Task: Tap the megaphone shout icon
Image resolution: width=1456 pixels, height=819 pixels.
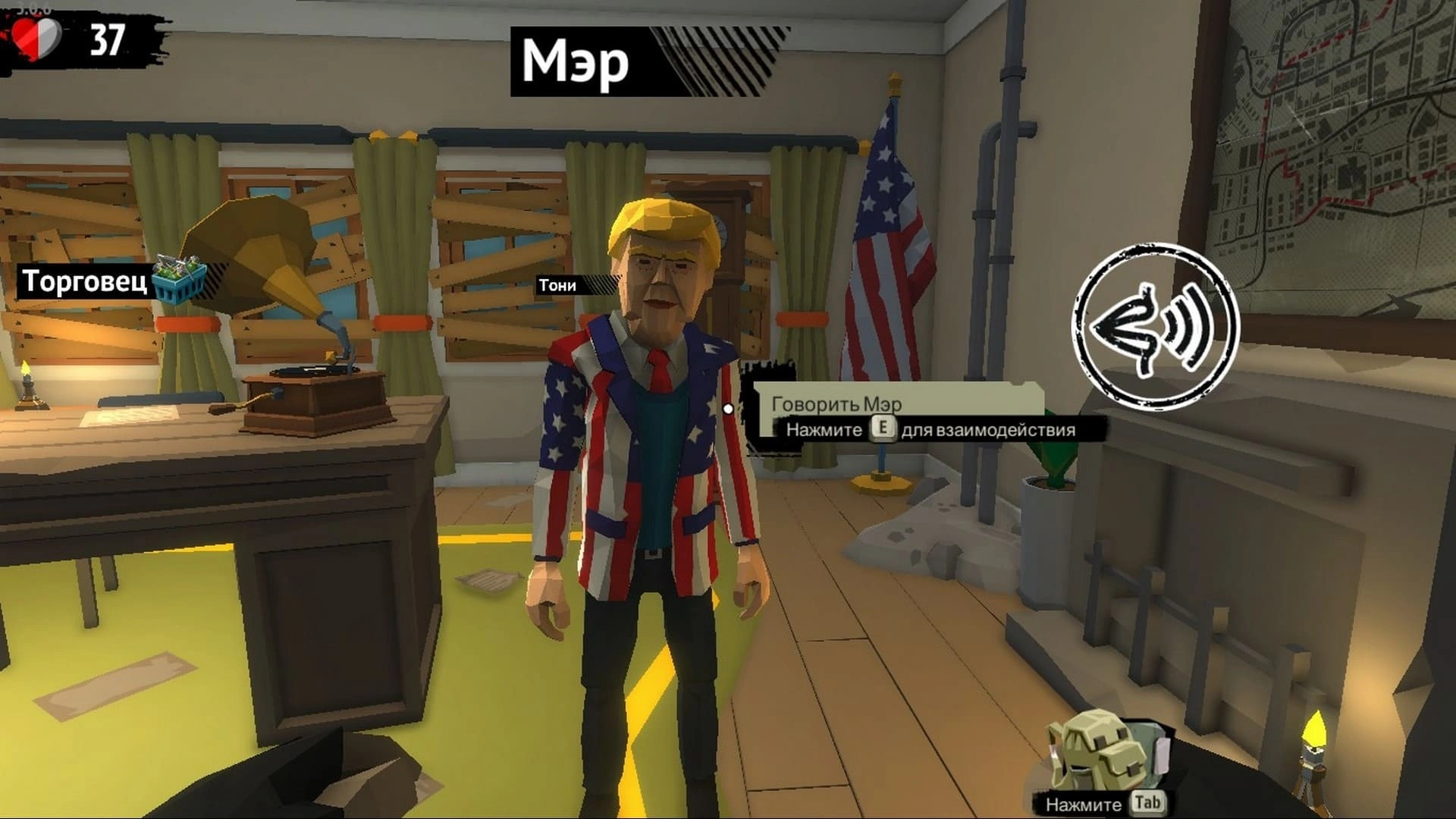Action: tap(1155, 328)
